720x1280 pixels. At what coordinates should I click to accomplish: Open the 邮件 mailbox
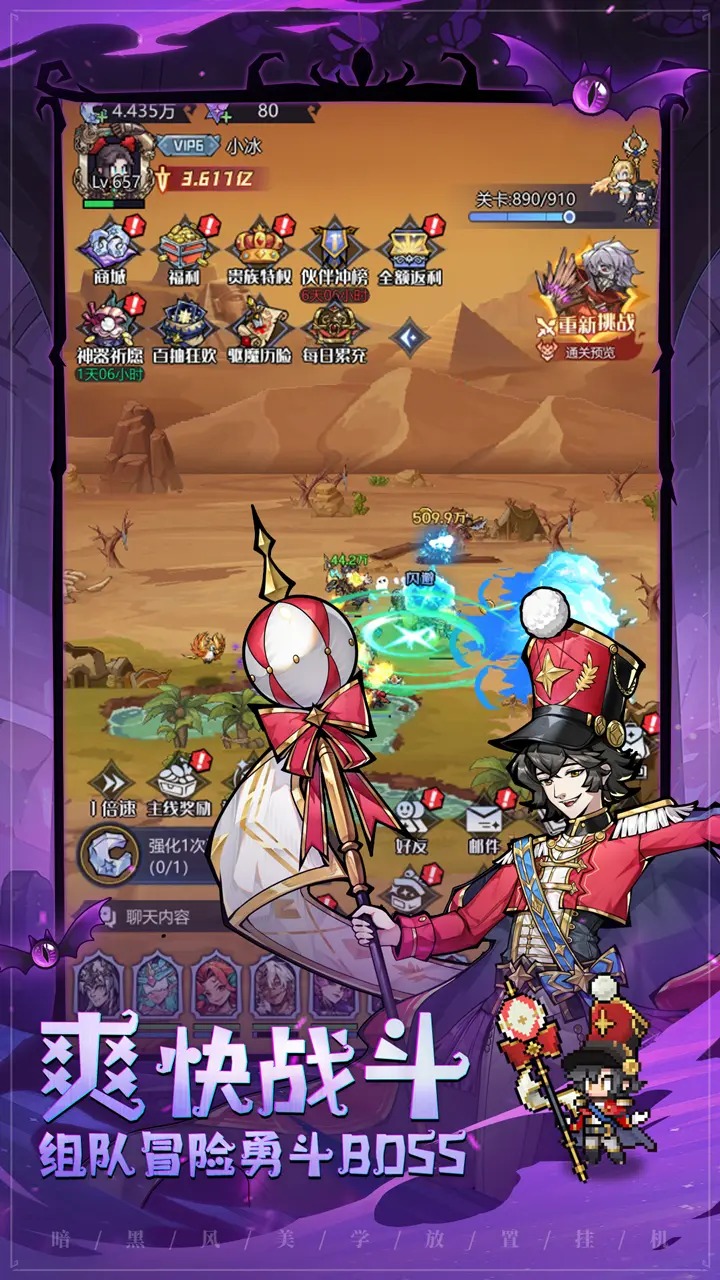click(x=485, y=815)
